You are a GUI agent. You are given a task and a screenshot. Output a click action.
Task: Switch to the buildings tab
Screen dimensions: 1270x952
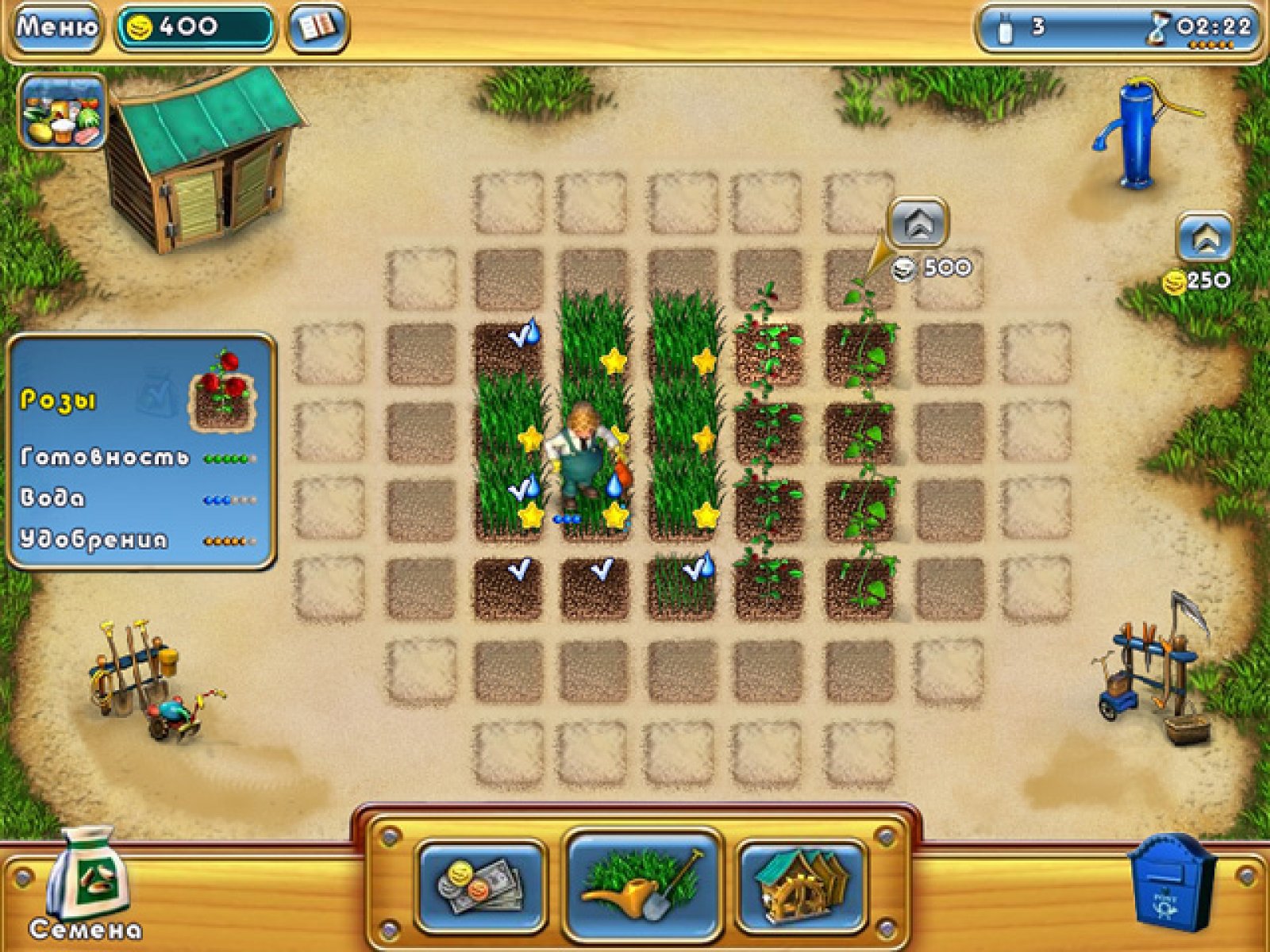point(802,885)
